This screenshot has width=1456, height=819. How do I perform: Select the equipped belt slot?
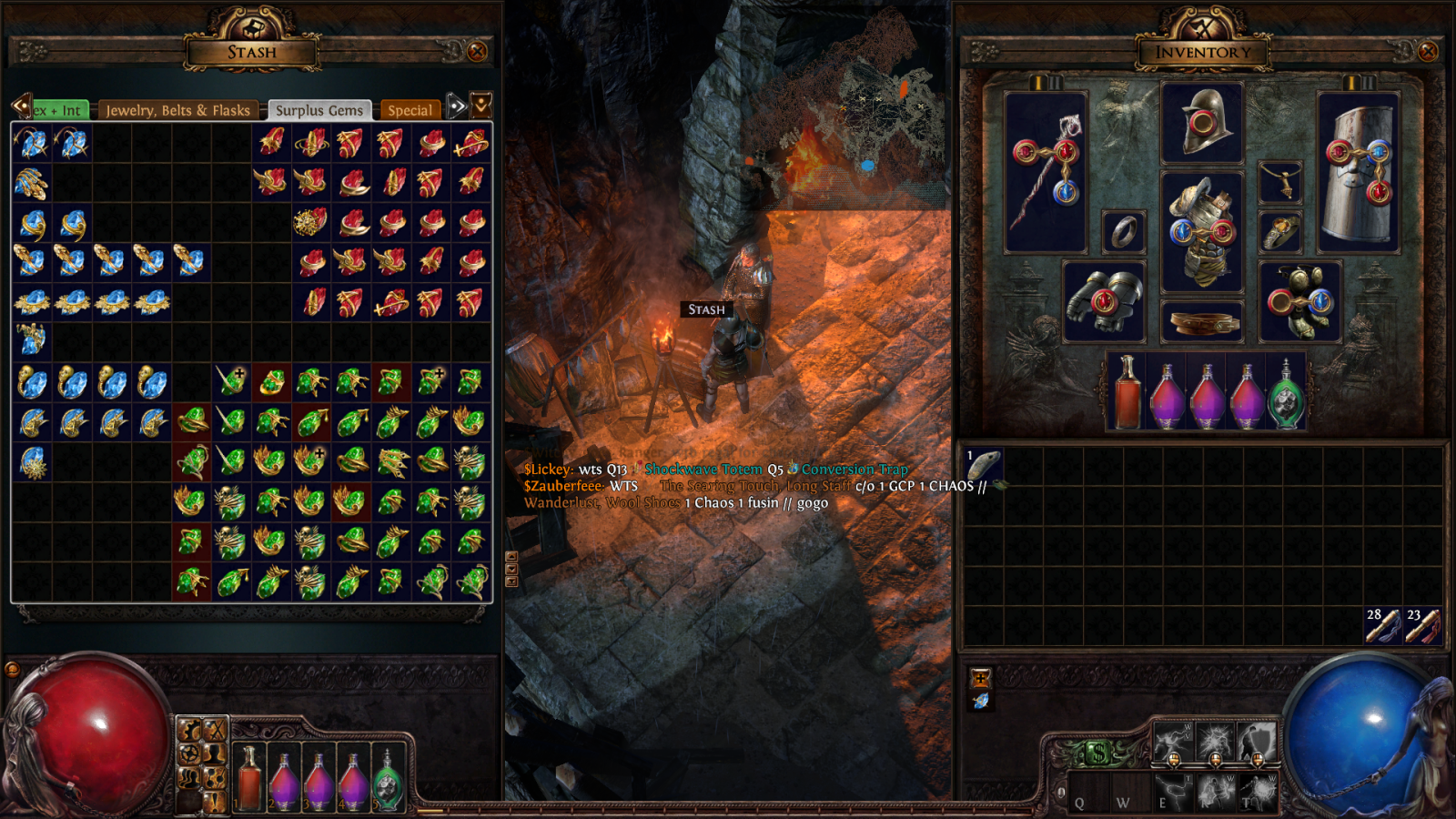pyautogui.click(x=1202, y=321)
